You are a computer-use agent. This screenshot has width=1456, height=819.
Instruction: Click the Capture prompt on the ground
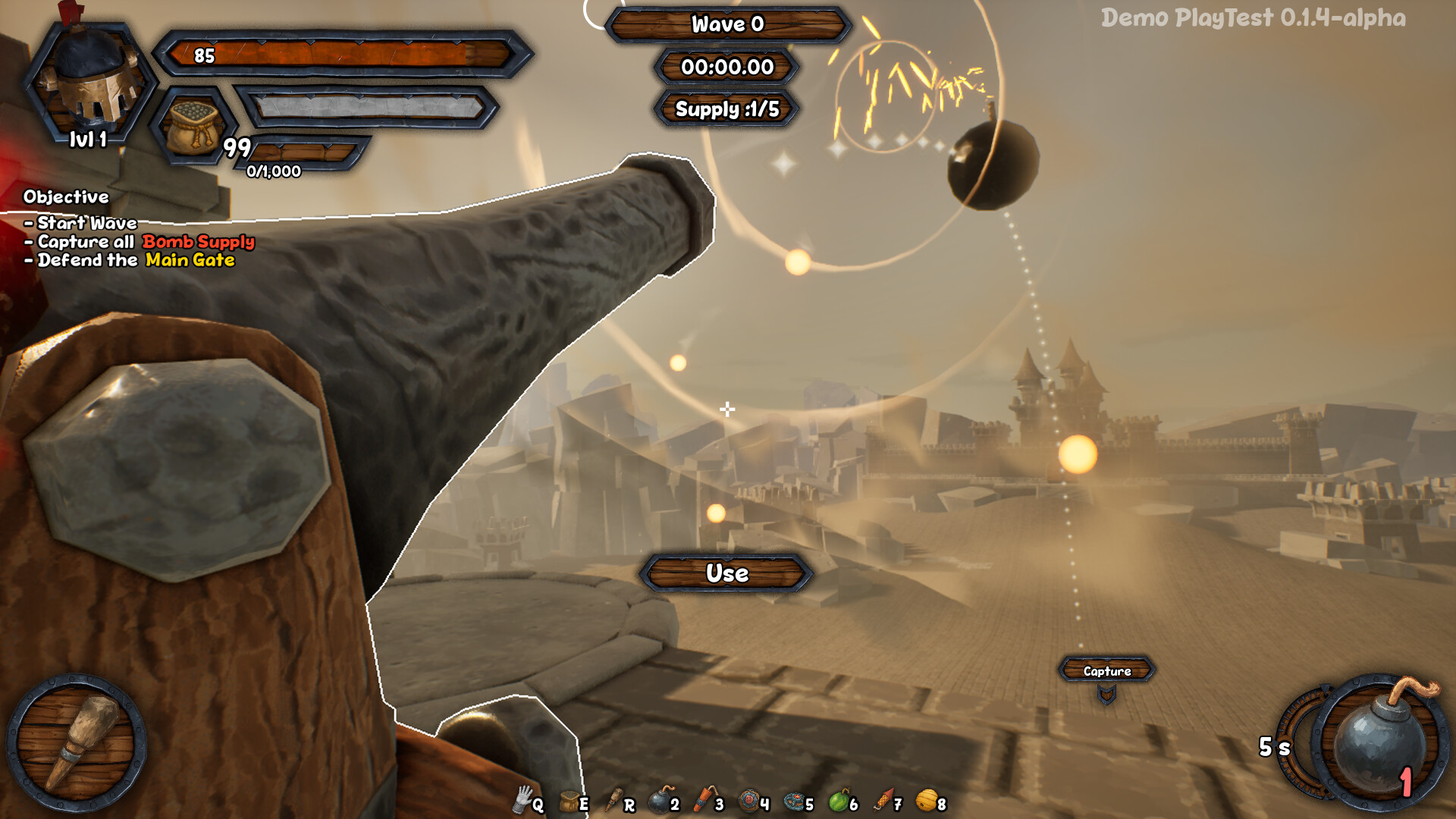point(1107,670)
